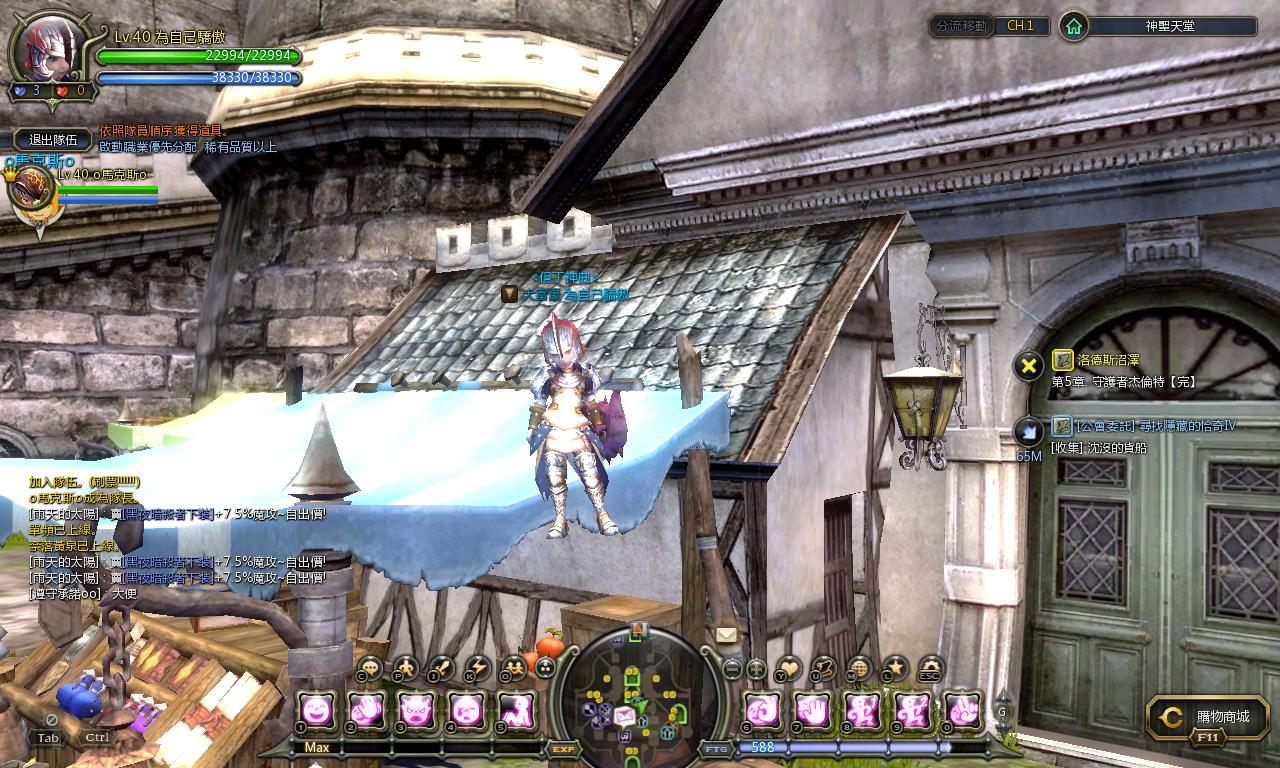Image resolution: width=1280 pixels, height=768 pixels.
Task: Open the heart-shaped social icon
Action: (x=788, y=668)
